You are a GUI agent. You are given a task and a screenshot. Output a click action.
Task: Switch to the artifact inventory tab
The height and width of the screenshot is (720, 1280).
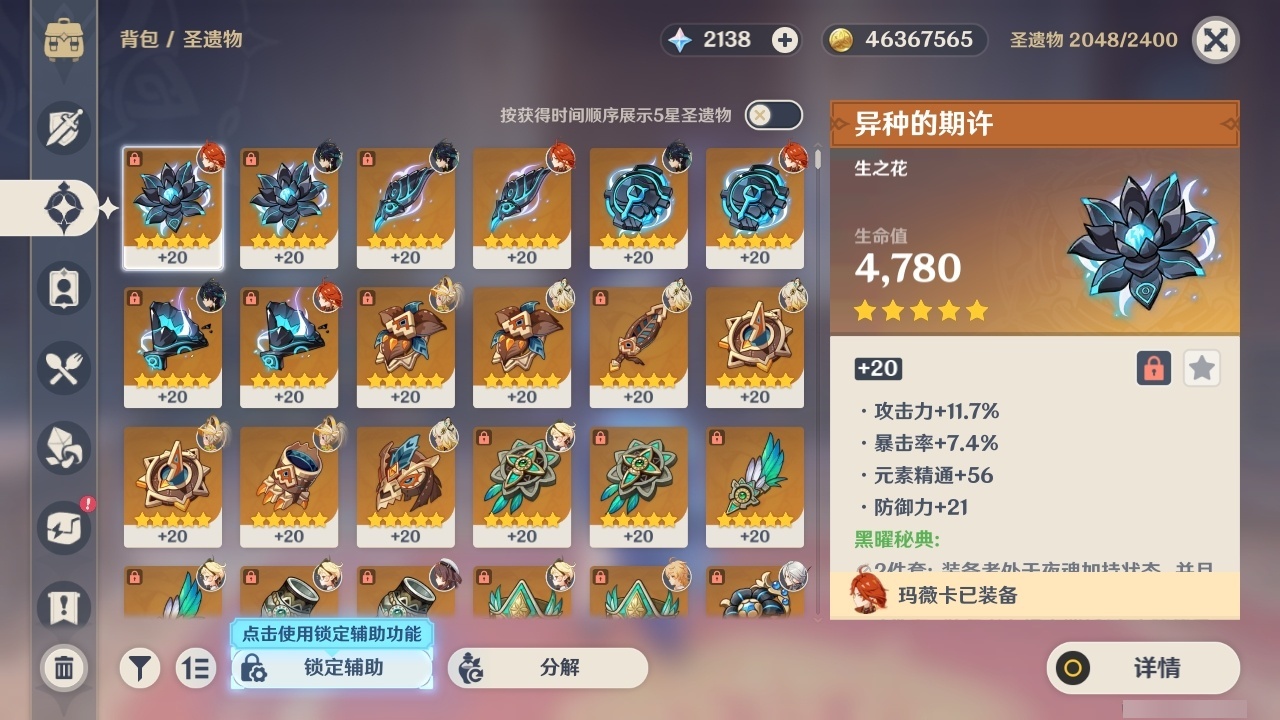(x=63, y=208)
